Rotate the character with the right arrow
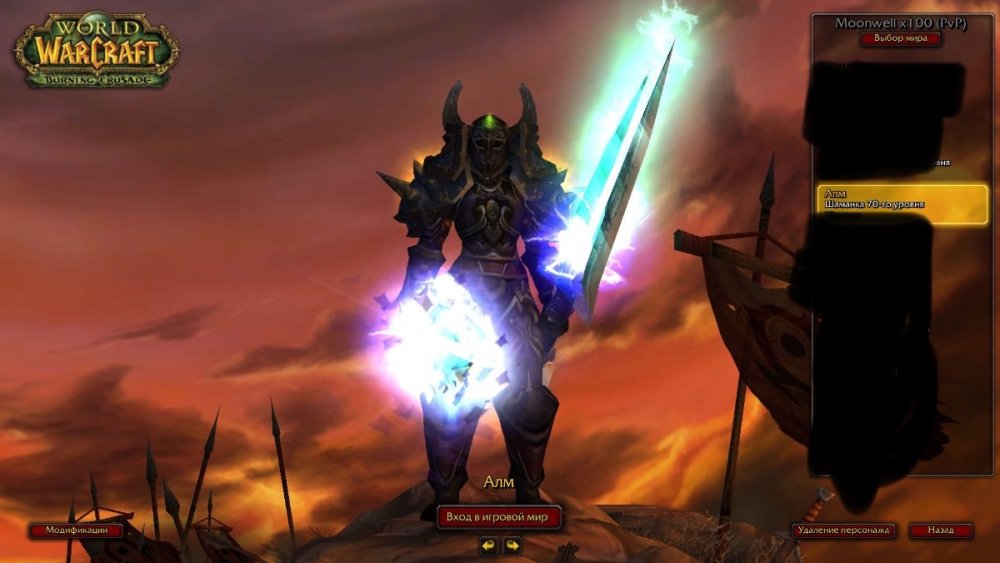 pos(512,545)
